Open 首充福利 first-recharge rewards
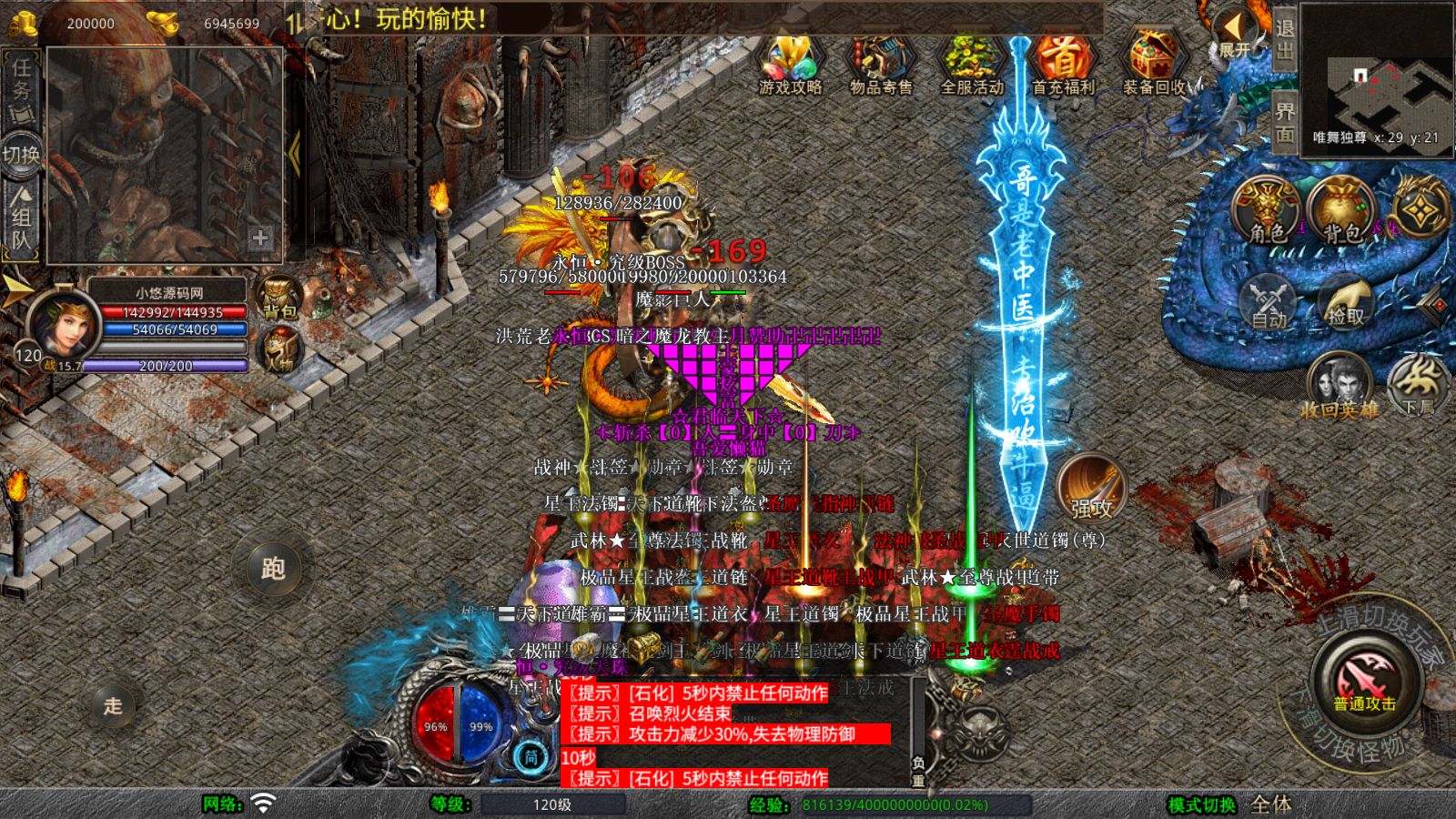The image size is (1456, 819). pyautogui.click(x=1062, y=64)
